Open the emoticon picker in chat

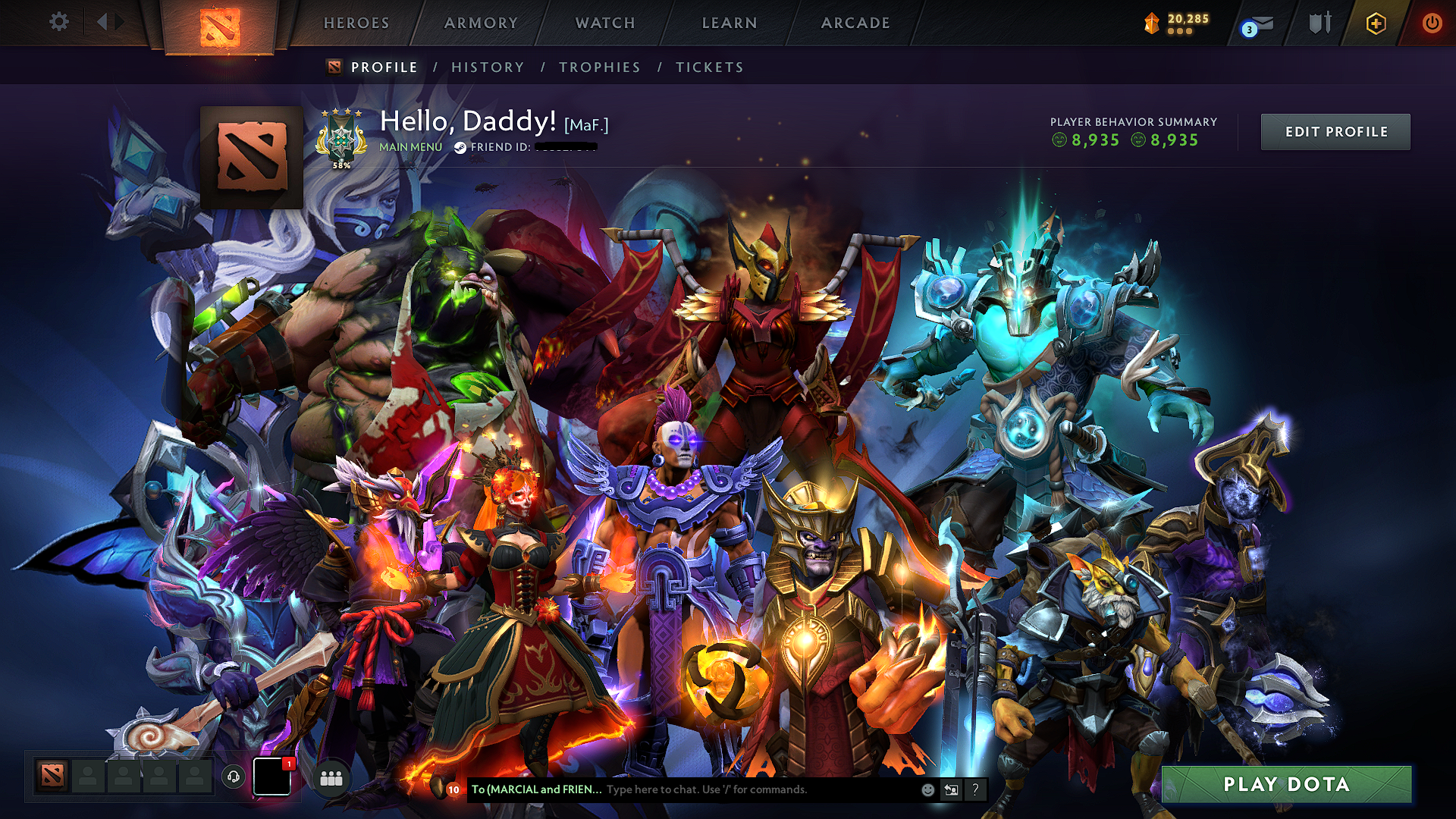pyautogui.click(x=927, y=790)
